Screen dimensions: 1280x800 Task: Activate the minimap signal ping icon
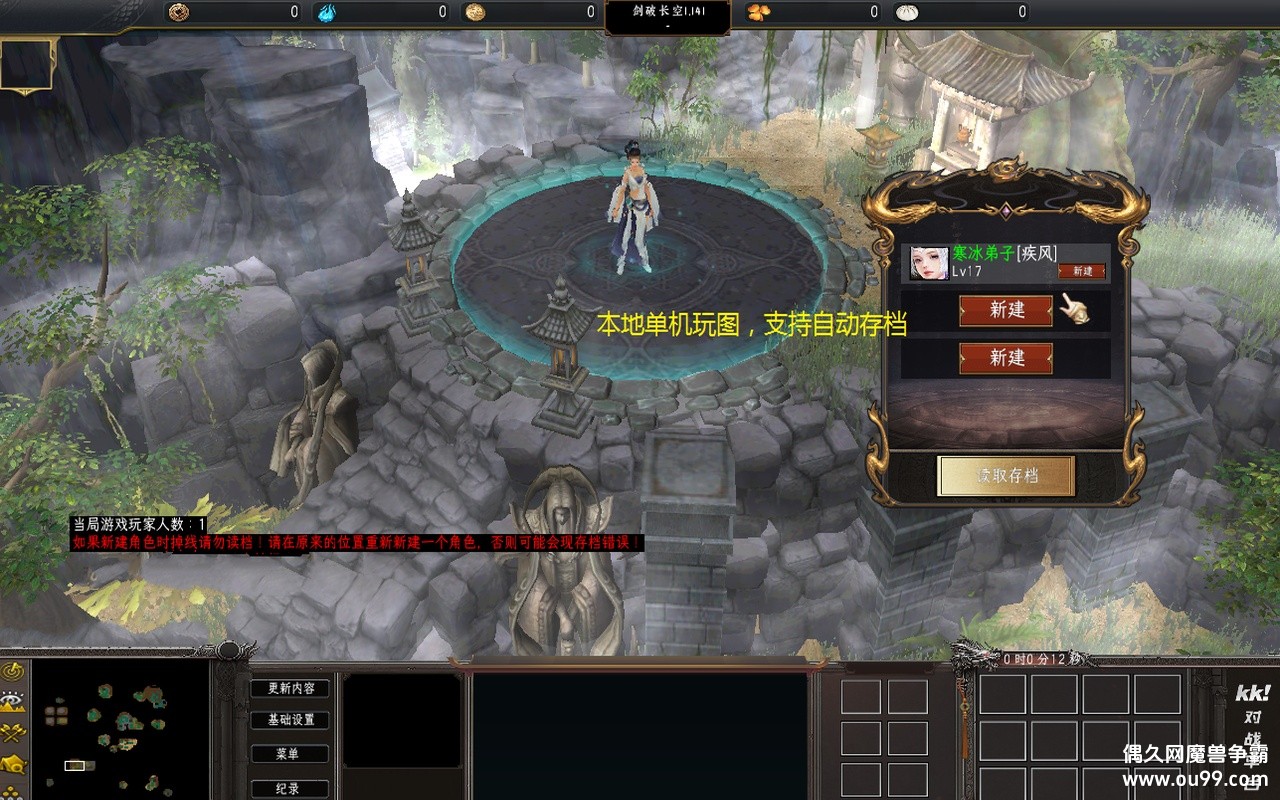tap(13, 670)
